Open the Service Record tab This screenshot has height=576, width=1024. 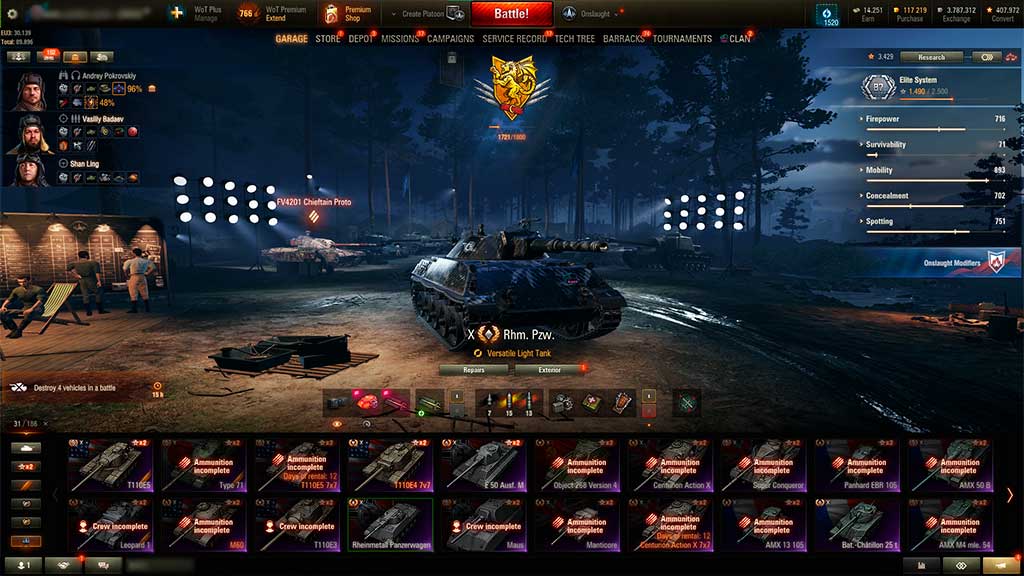tap(514, 39)
